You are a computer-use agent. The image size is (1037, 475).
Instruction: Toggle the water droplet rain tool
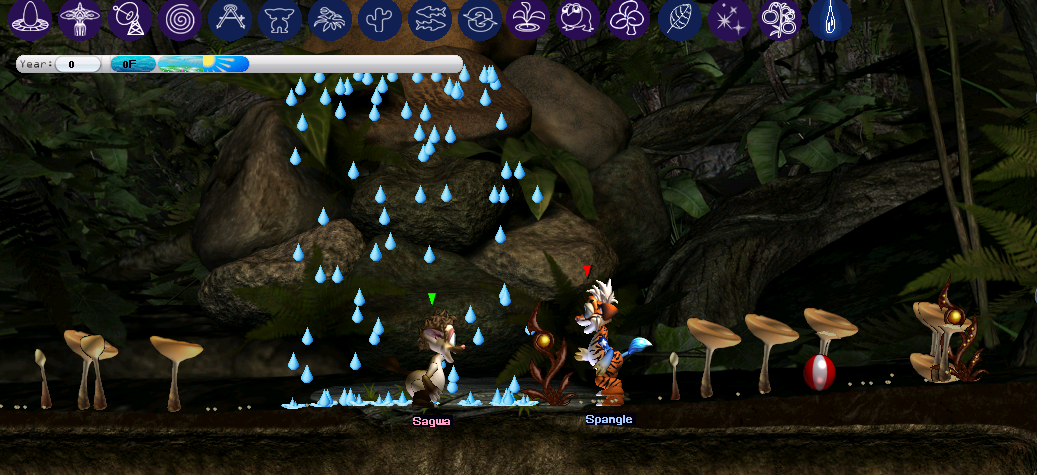click(830, 19)
